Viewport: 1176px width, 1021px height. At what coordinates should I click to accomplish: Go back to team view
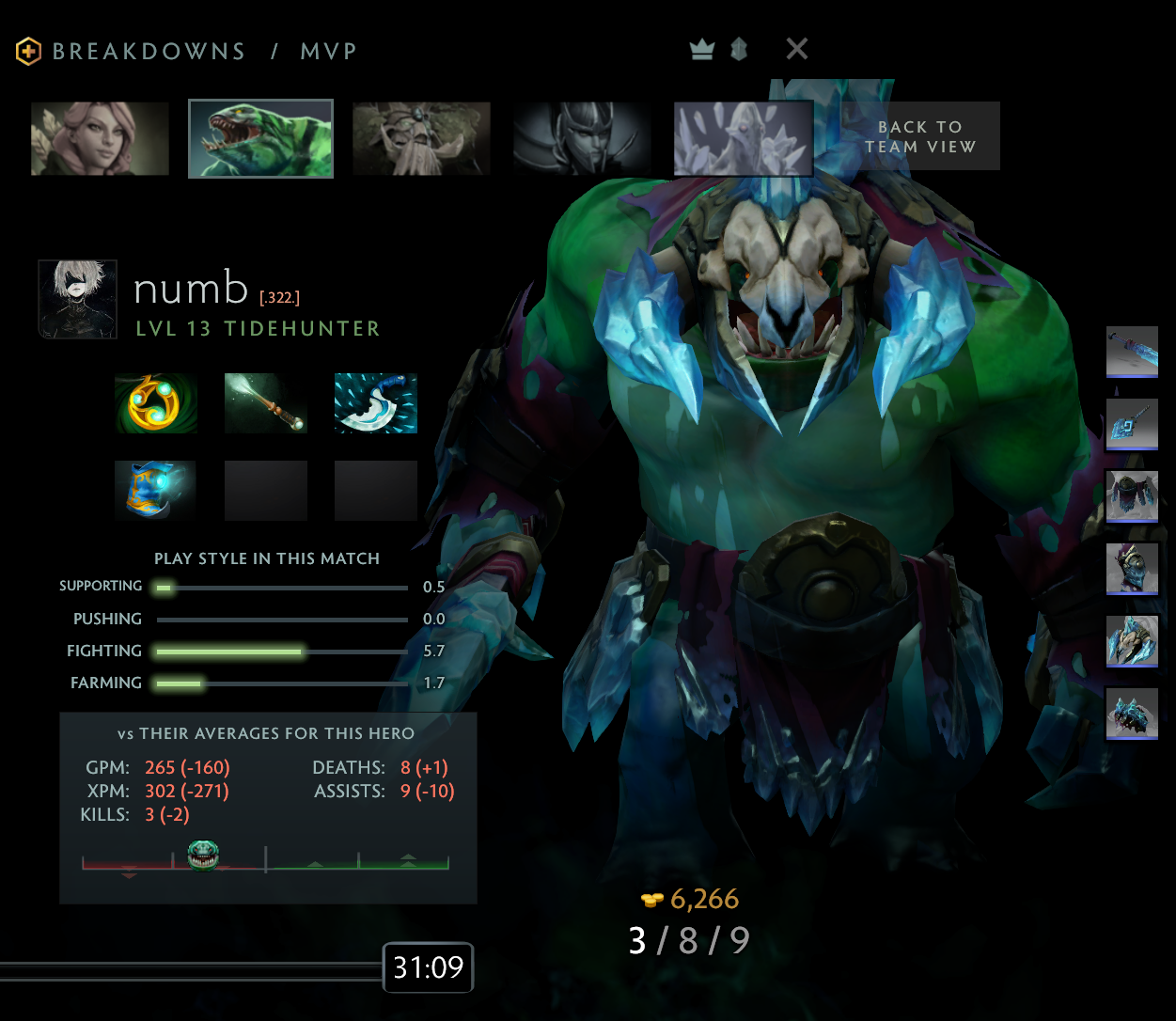(919, 136)
